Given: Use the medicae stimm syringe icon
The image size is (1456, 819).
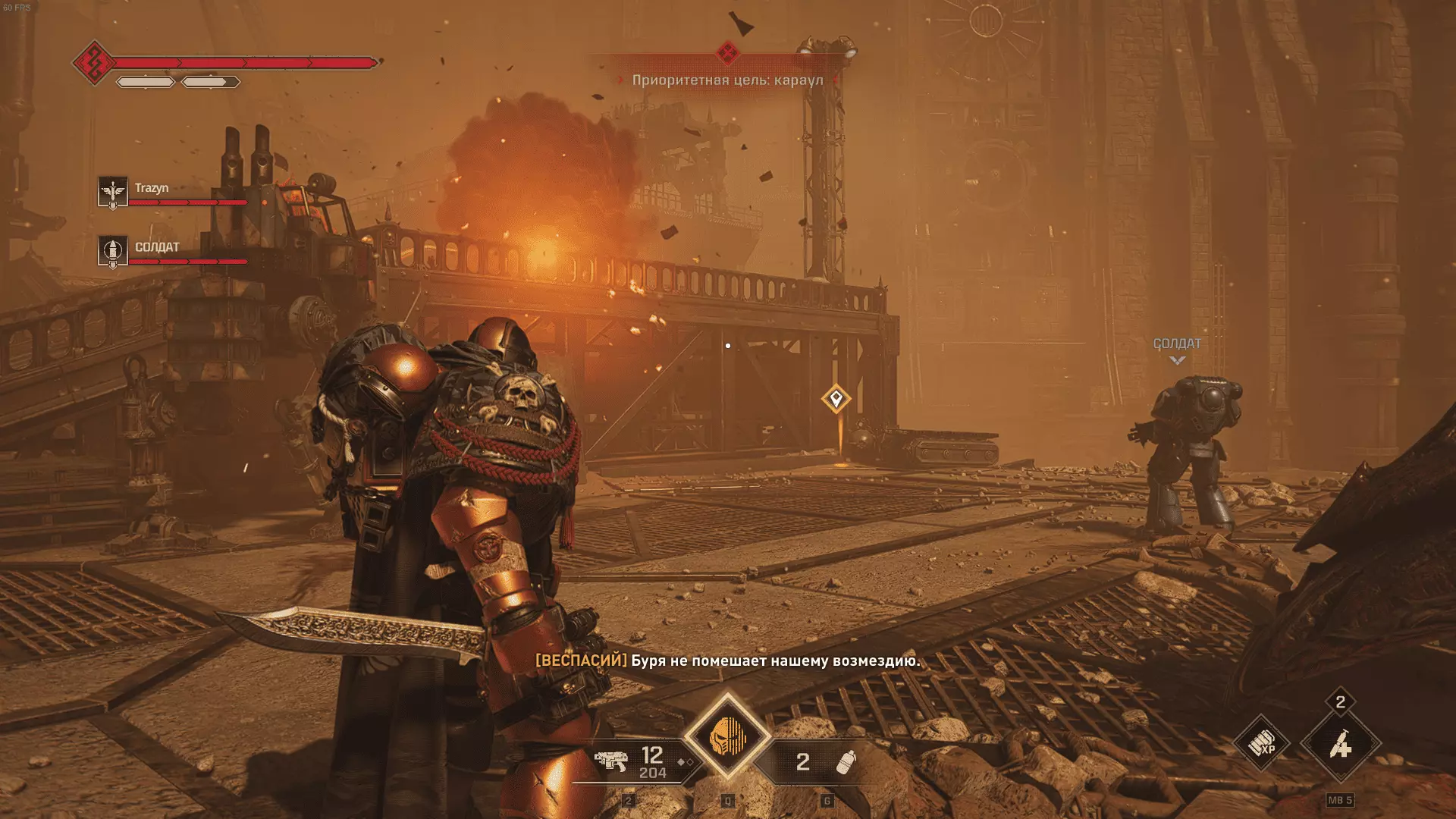Looking at the screenshot, I should pos(1340,744).
